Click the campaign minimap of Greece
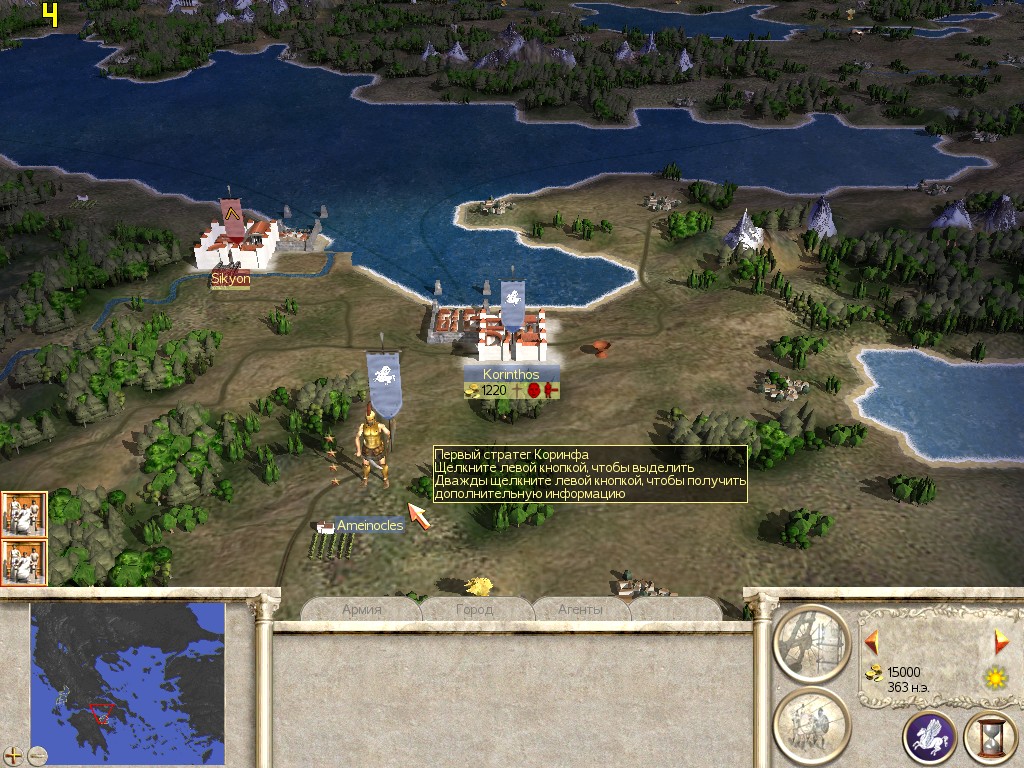 127,671
